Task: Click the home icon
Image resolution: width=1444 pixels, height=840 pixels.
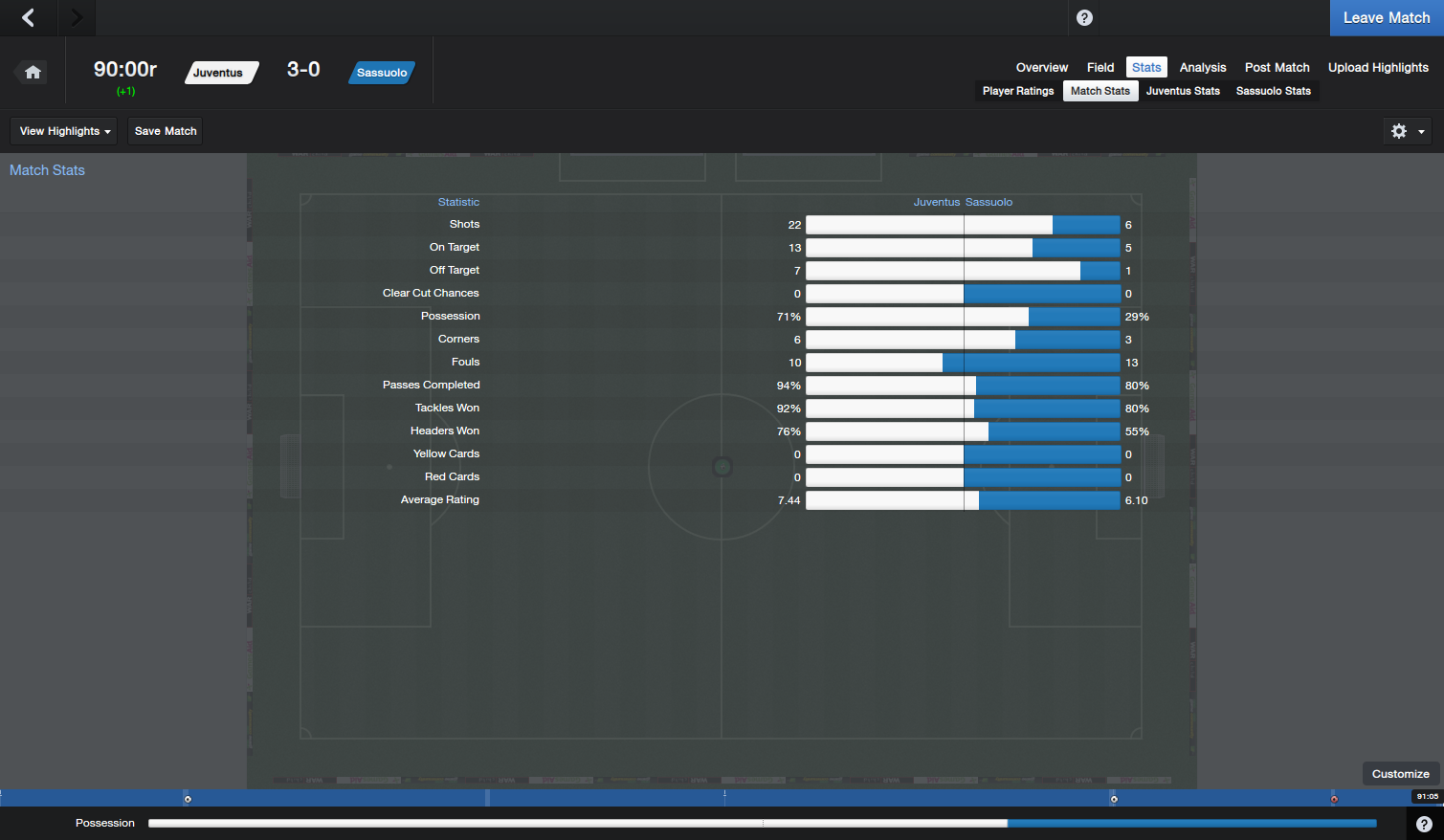Action: point(32,72)
